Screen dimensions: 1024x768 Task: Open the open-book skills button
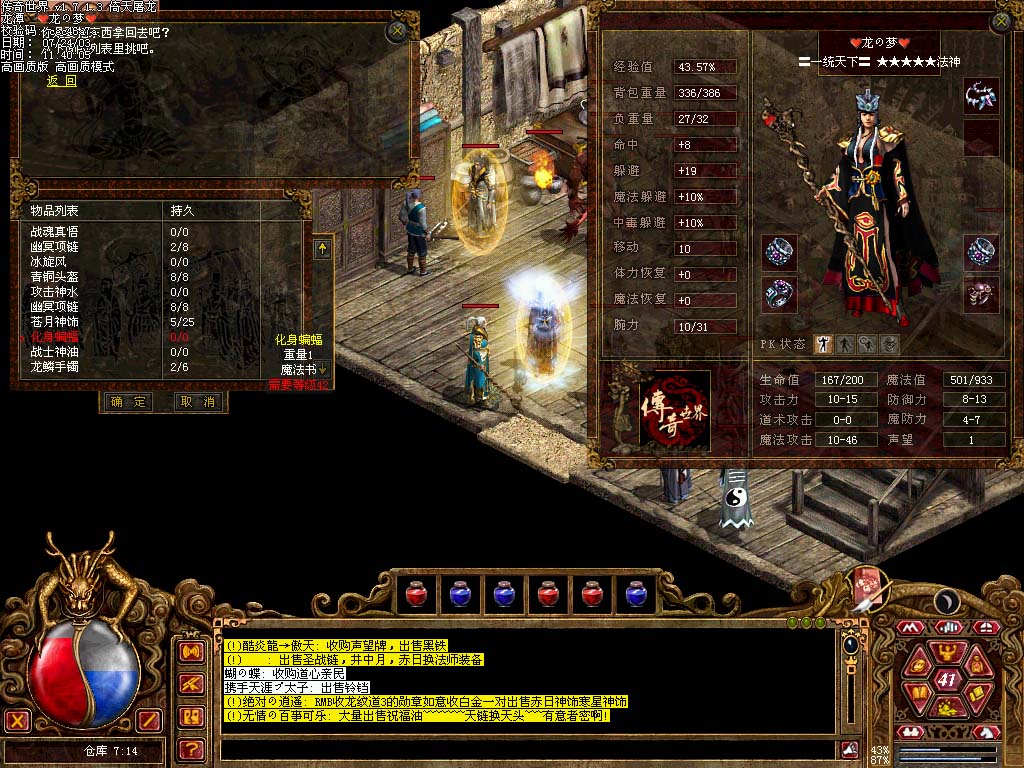coord(918,693)
